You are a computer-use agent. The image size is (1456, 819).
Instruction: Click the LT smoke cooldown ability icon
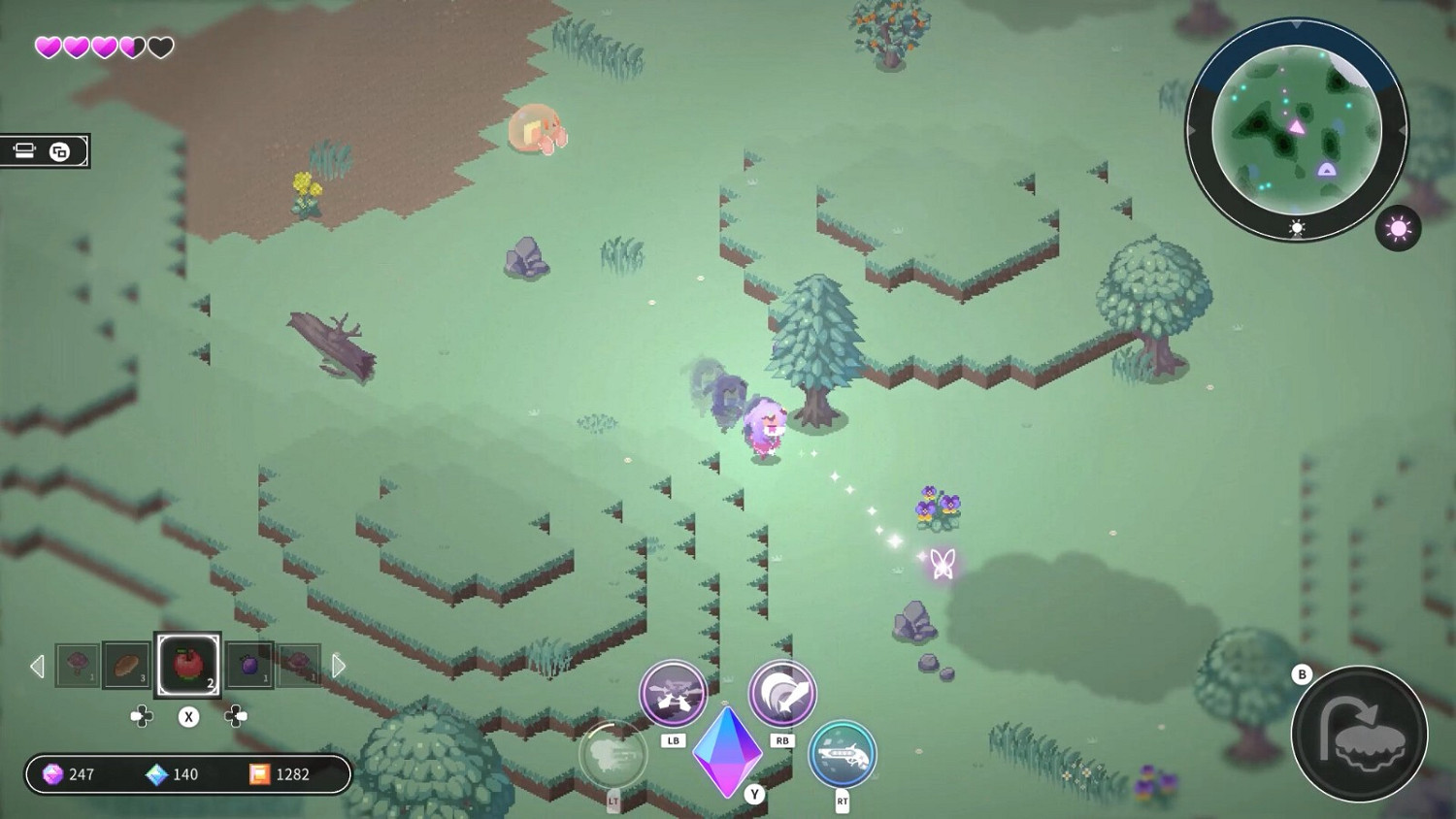tap(613, 756)
